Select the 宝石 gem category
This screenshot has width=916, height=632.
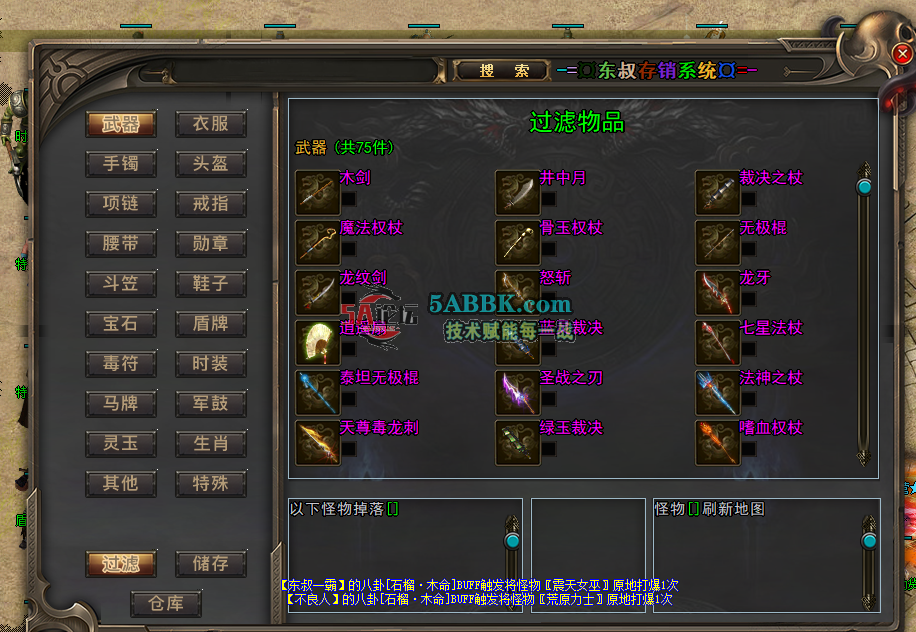121,324
